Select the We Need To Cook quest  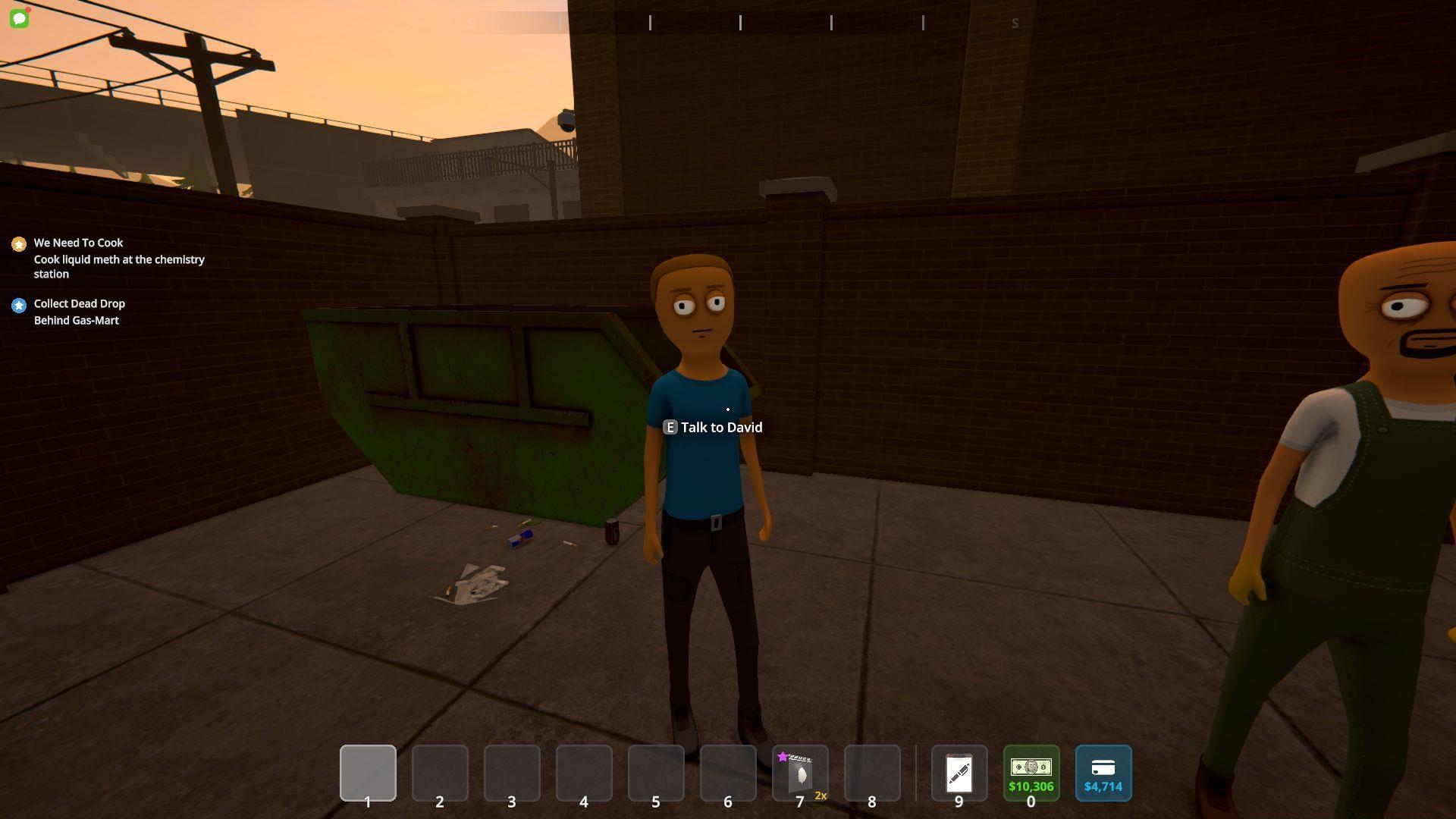click(x=78, y=243)
